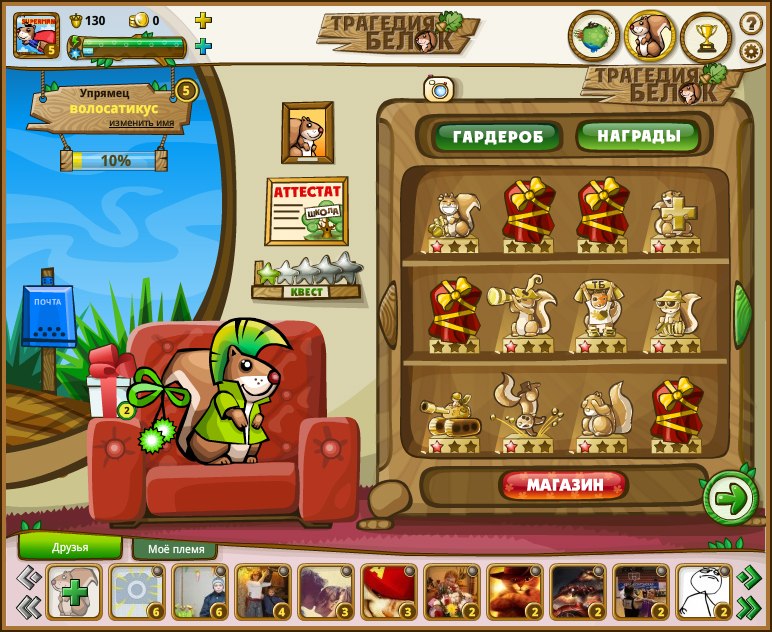
Task: Switch to Моё племя tab
Action: (x=176, y=549)
